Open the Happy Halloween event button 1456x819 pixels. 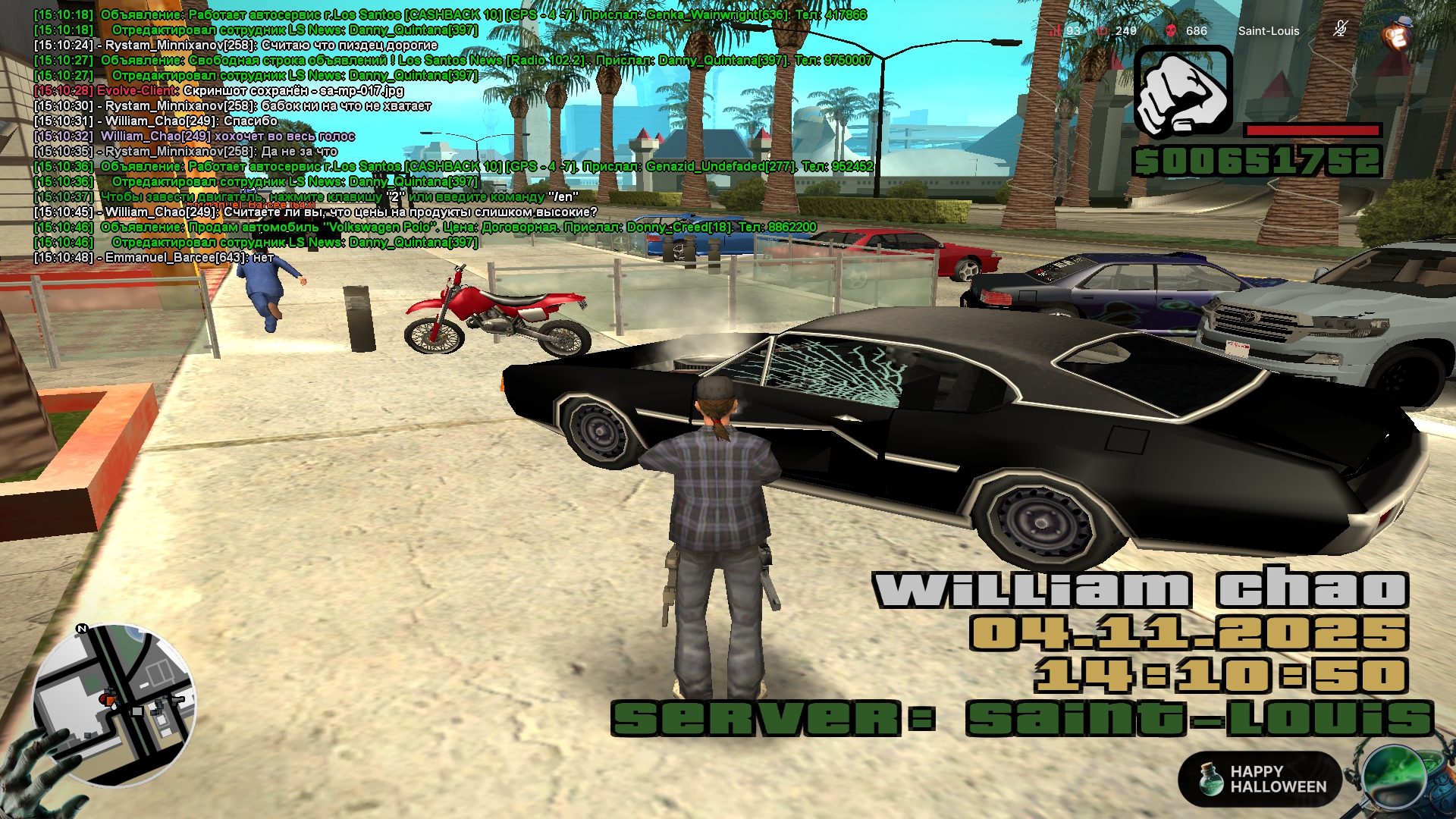1260,780
